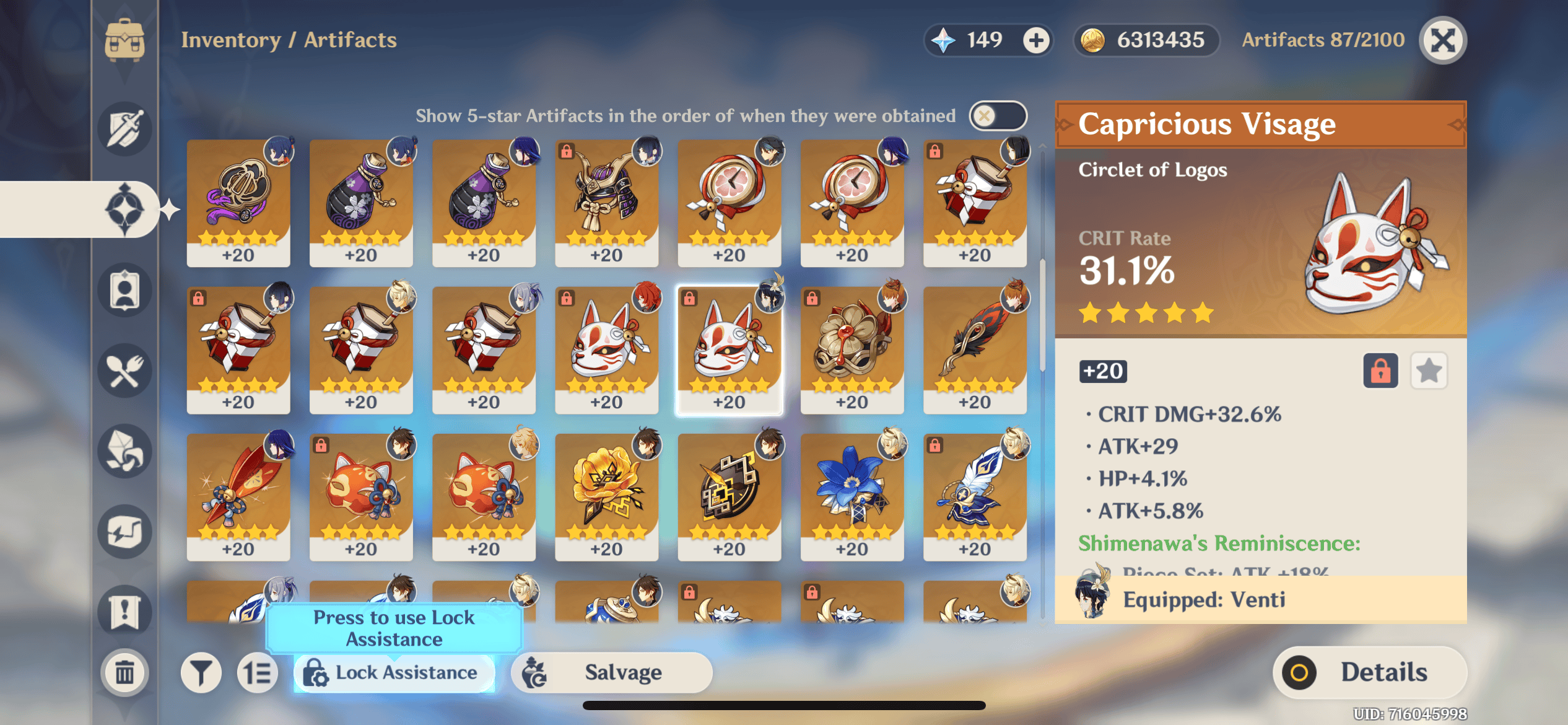Activate Lock Assistance
This screenshot has height=725, width=1568.
[x=394, y=672]
